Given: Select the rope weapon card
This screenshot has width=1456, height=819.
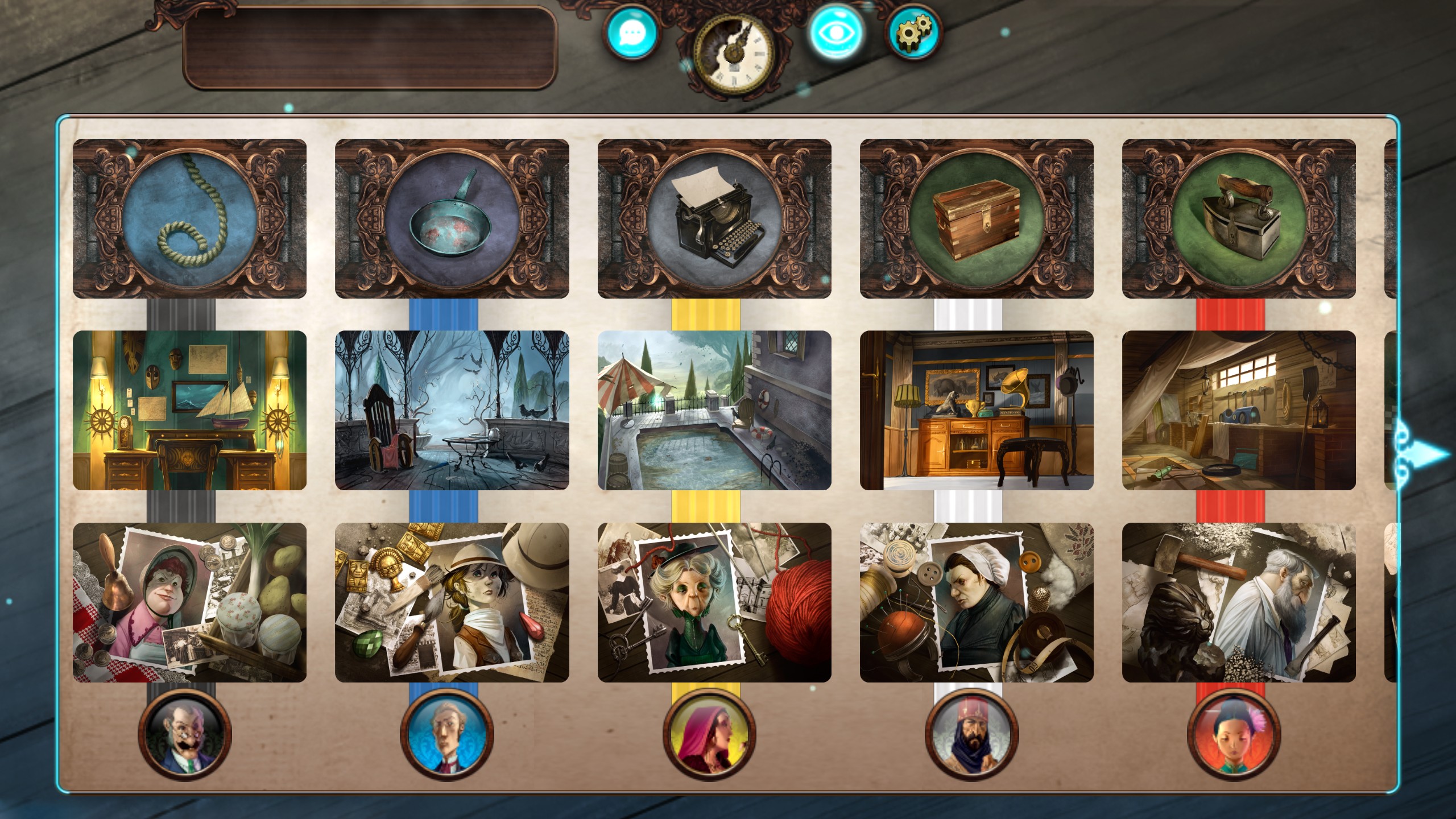Looking at the screenshot, I should tap(189, 219).
